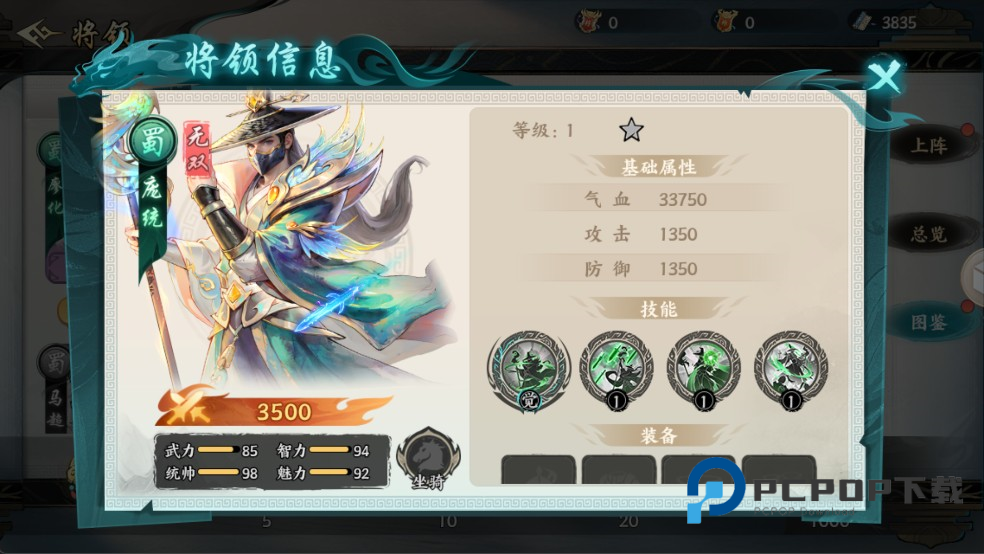
Task: Switch to the 上阵 tab
Action: 928,146
